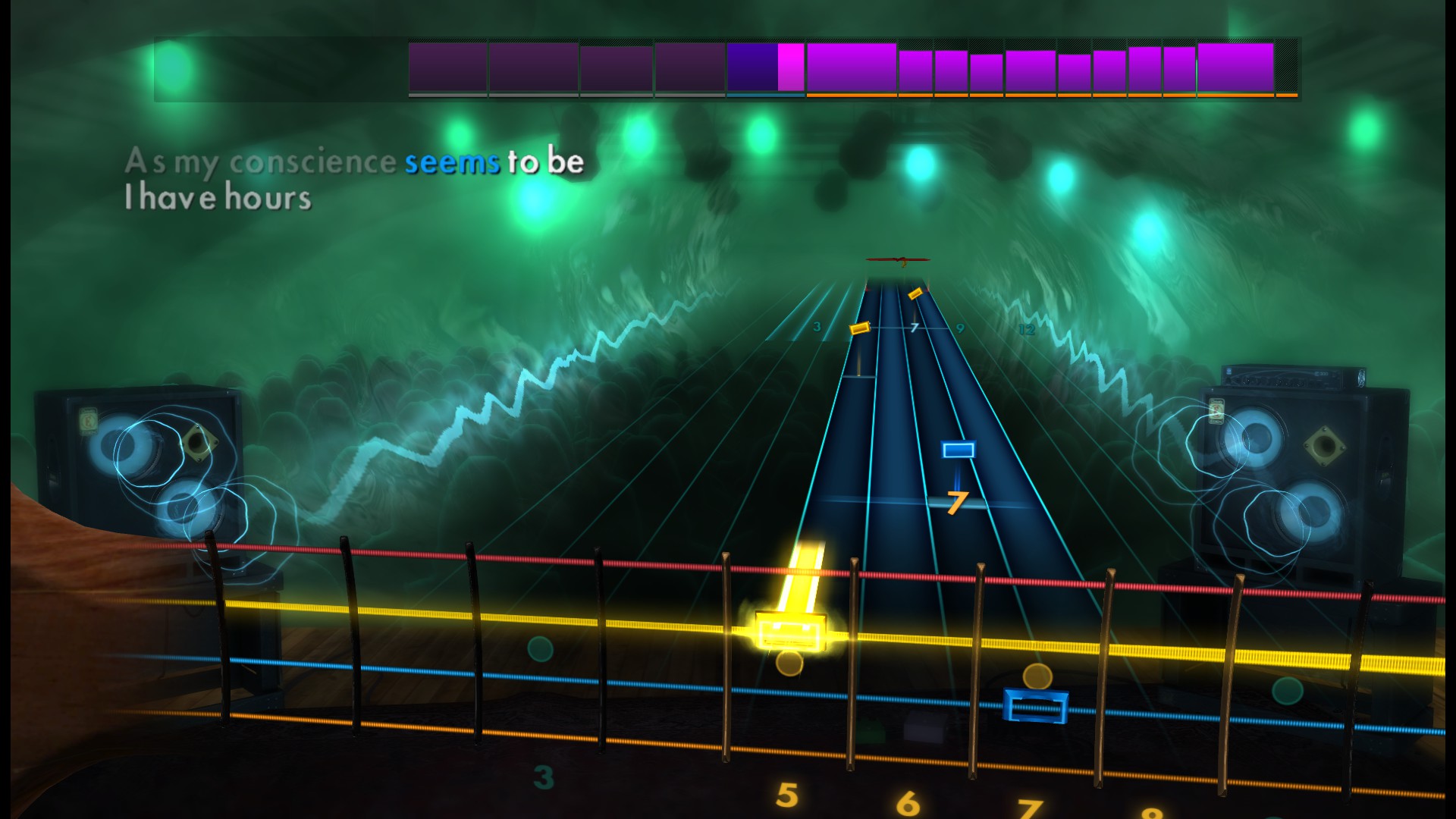Expand the fret 3 marker on the highway

click(x=817, y=328)
